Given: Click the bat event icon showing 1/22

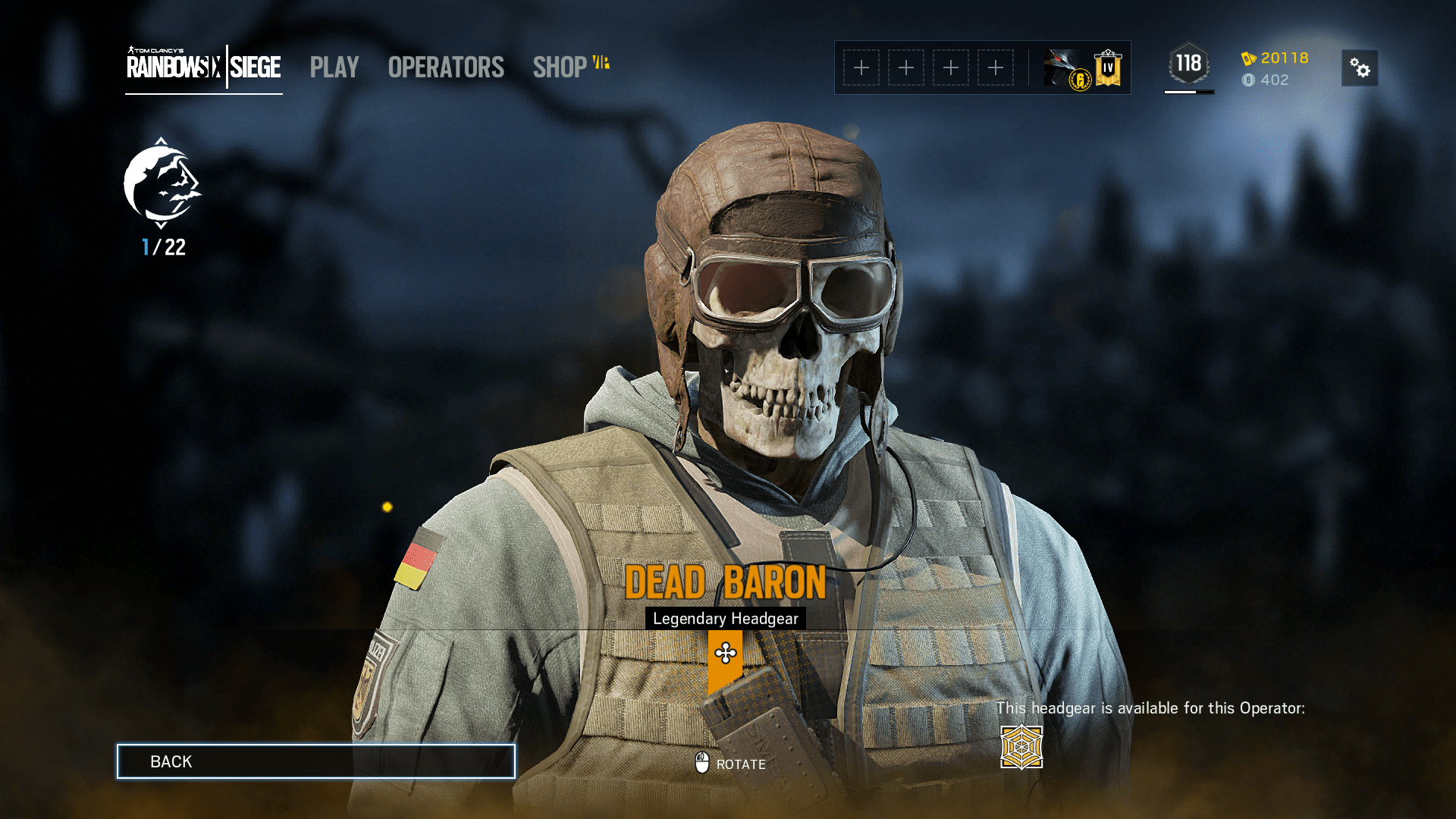Looking at the screenshot, I should (162, 187).
